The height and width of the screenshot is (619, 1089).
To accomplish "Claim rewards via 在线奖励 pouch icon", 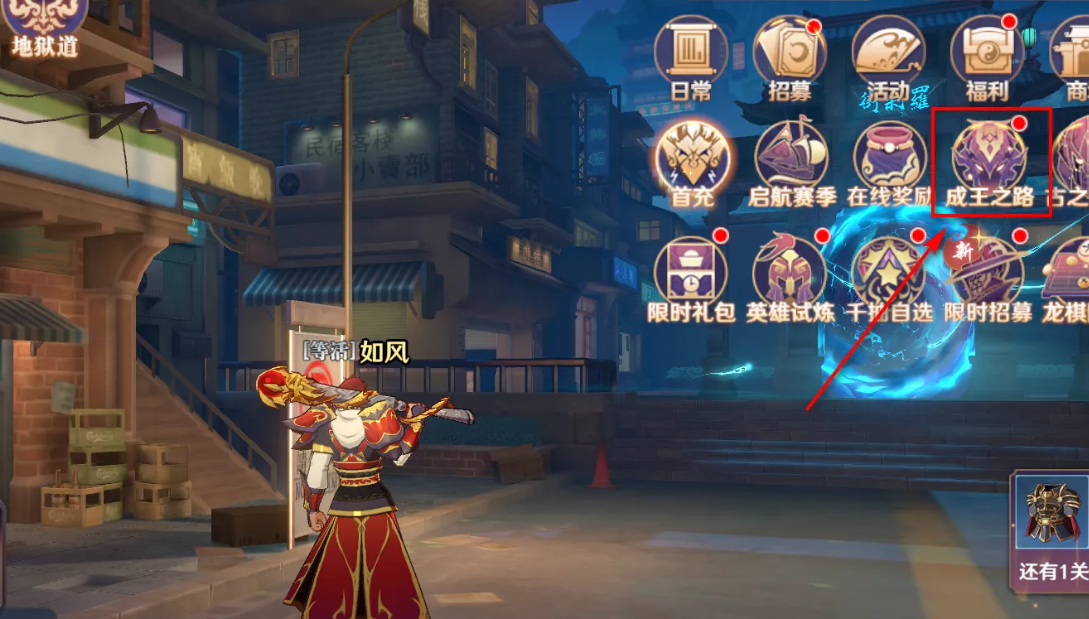I will (888, 160).
